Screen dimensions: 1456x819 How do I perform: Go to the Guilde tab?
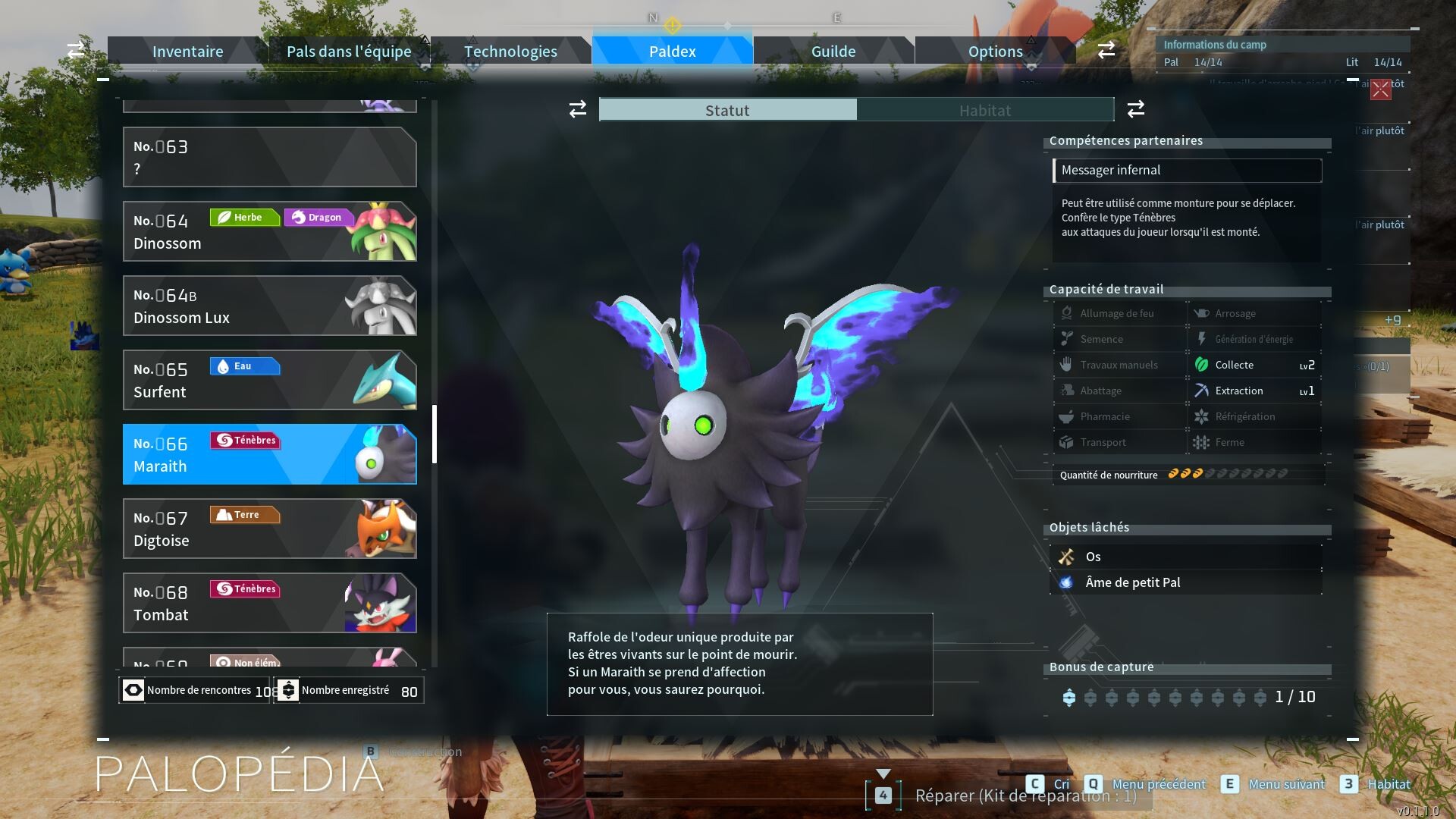(833, 52)
